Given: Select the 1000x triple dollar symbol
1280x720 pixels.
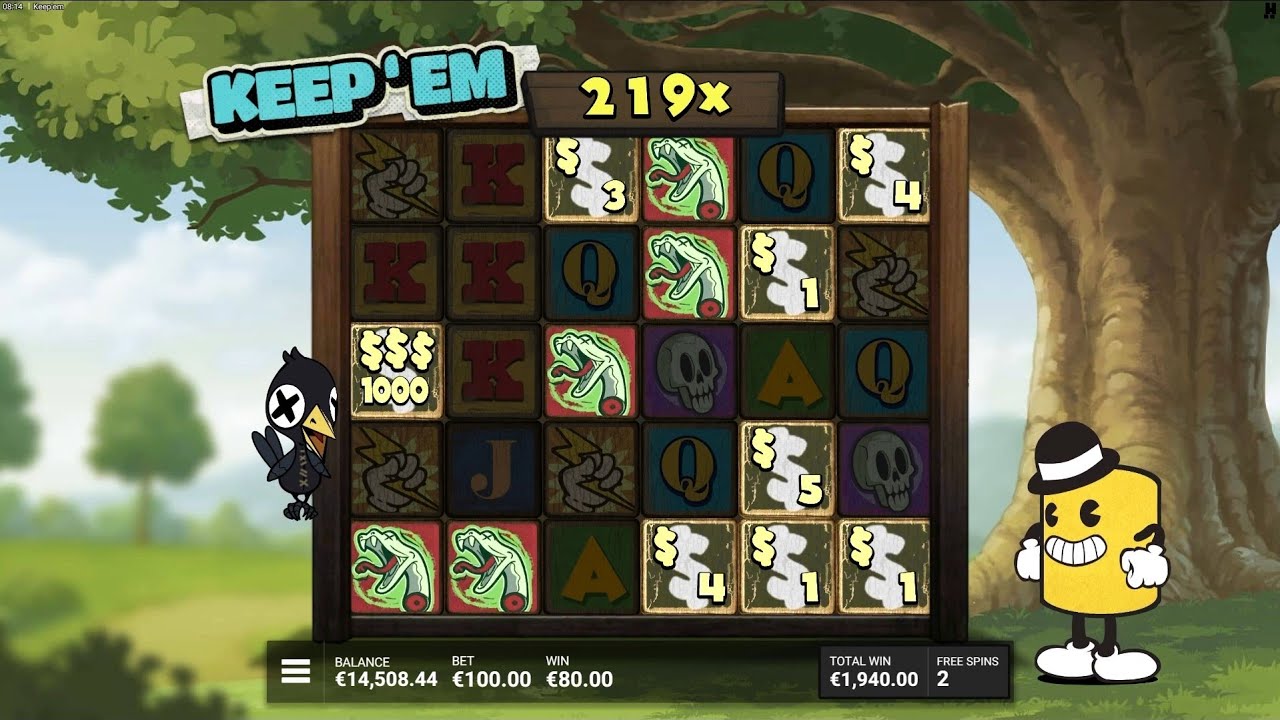Looking at the screenshot, I should 394,373.
